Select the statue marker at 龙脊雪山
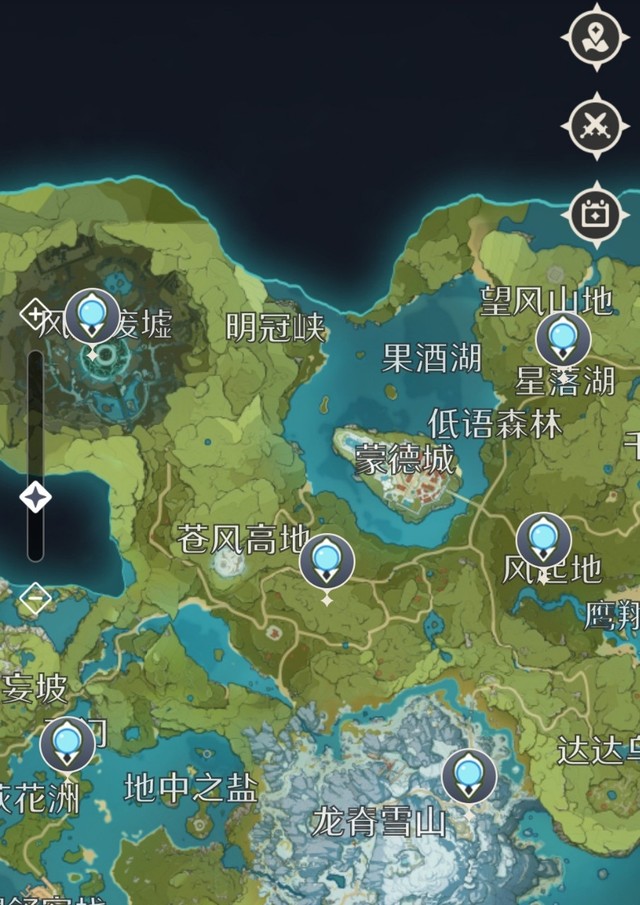 (x=469, y=777)
